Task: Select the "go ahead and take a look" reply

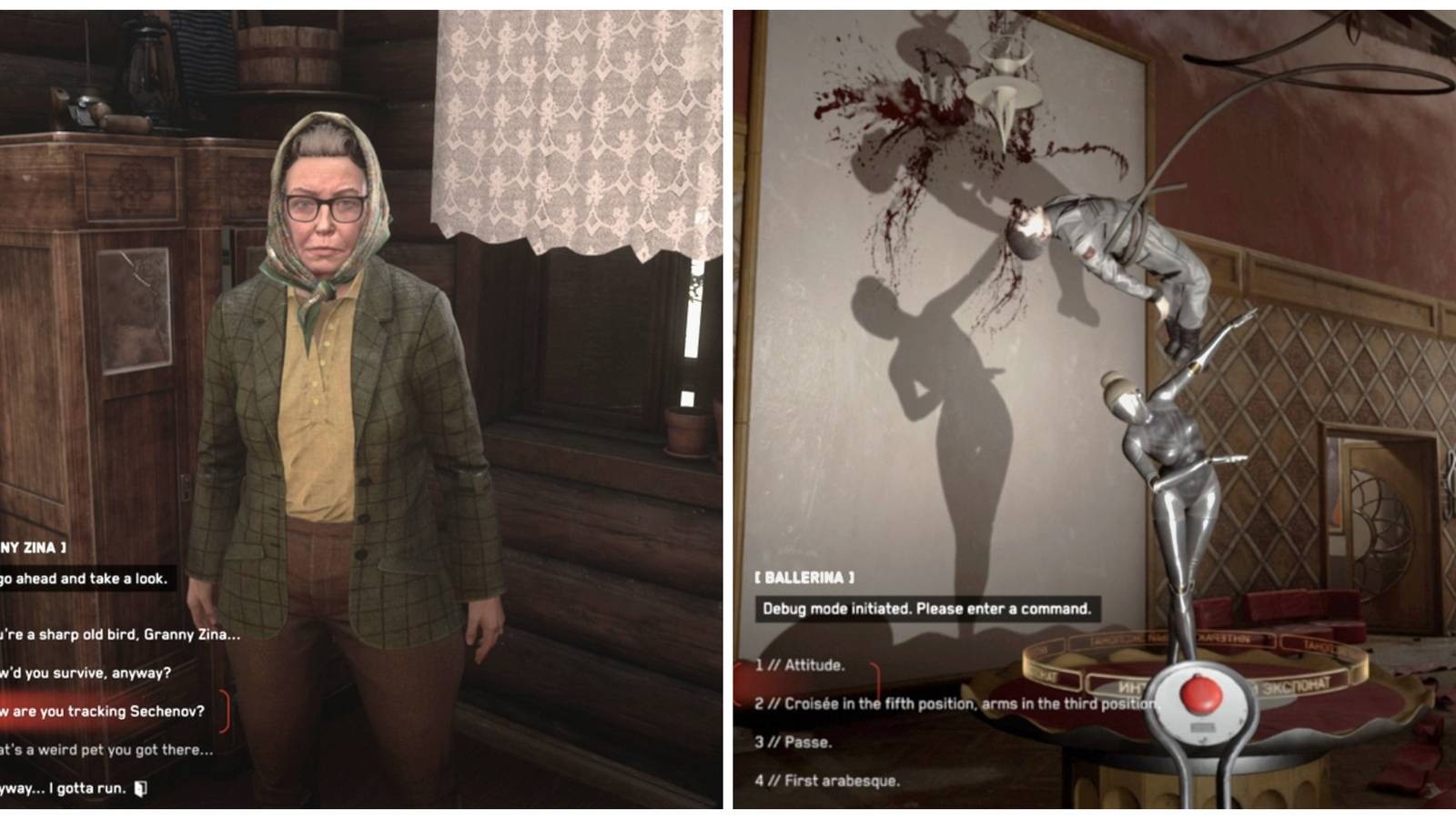Action: coord(86,577)
